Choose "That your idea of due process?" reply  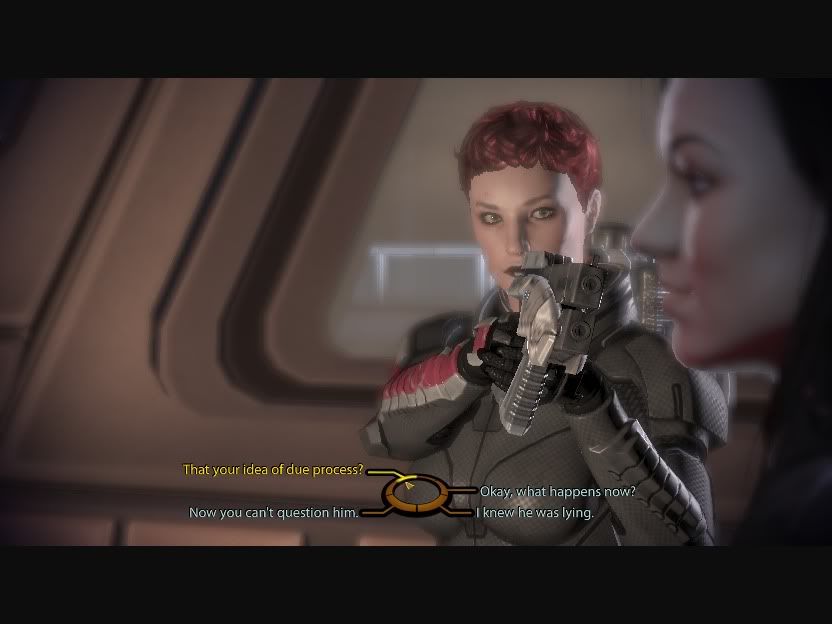[x=272, y=469]
